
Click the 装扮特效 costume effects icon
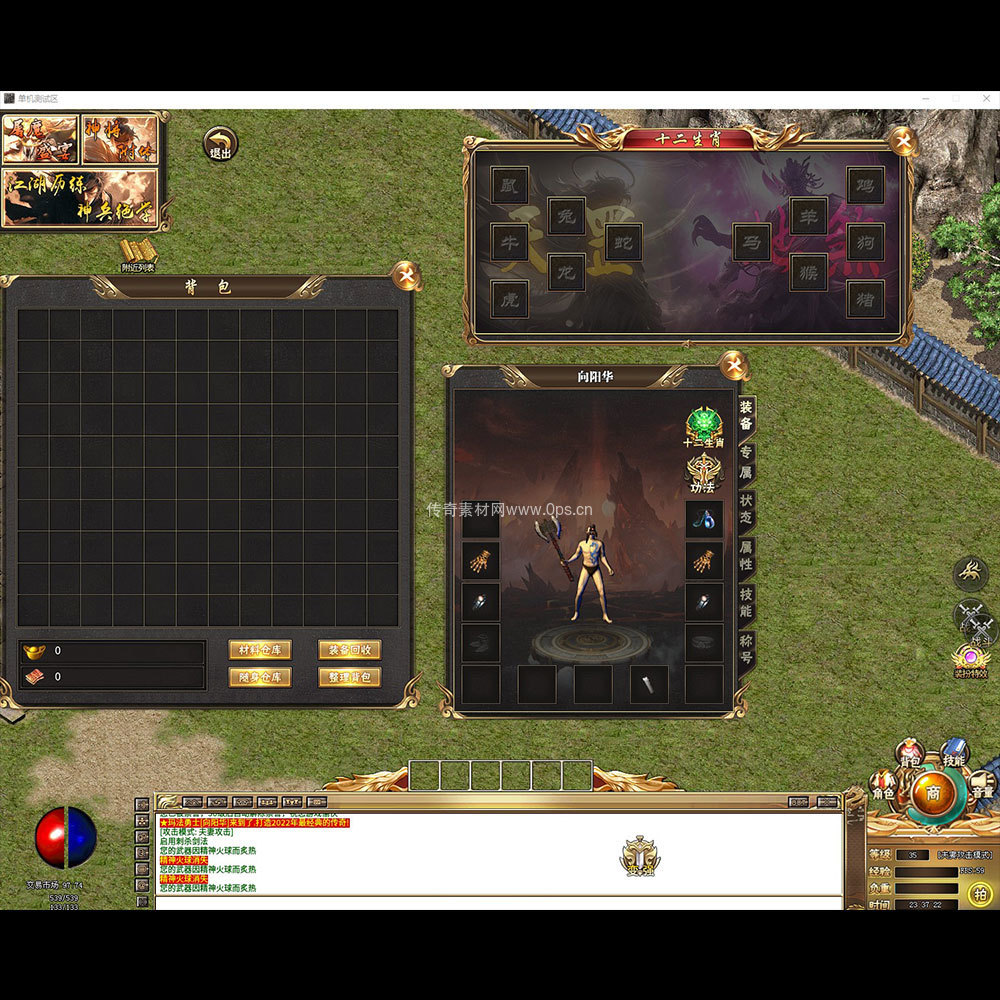970,660
